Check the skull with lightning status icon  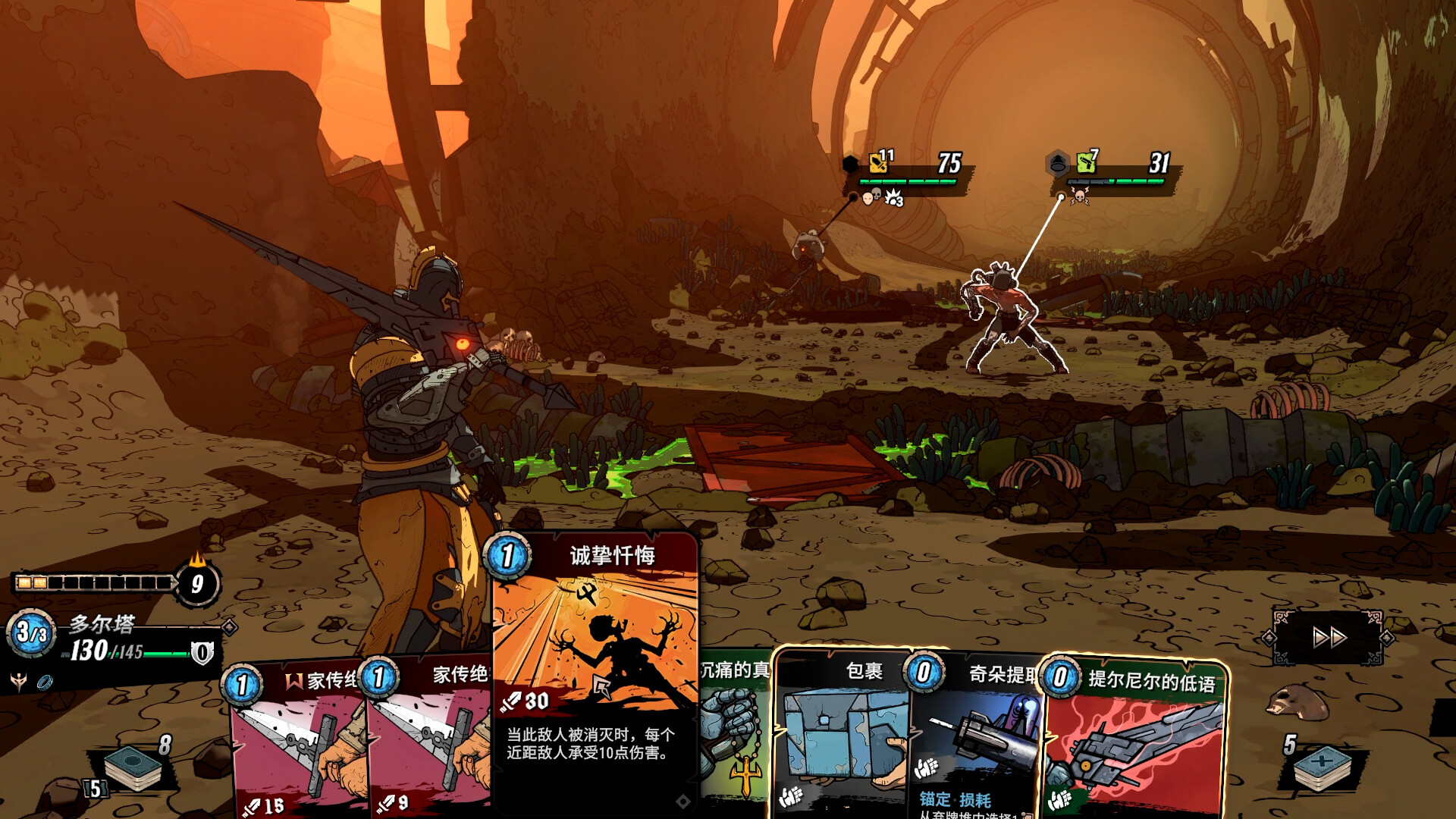[x=1079, y=197]
